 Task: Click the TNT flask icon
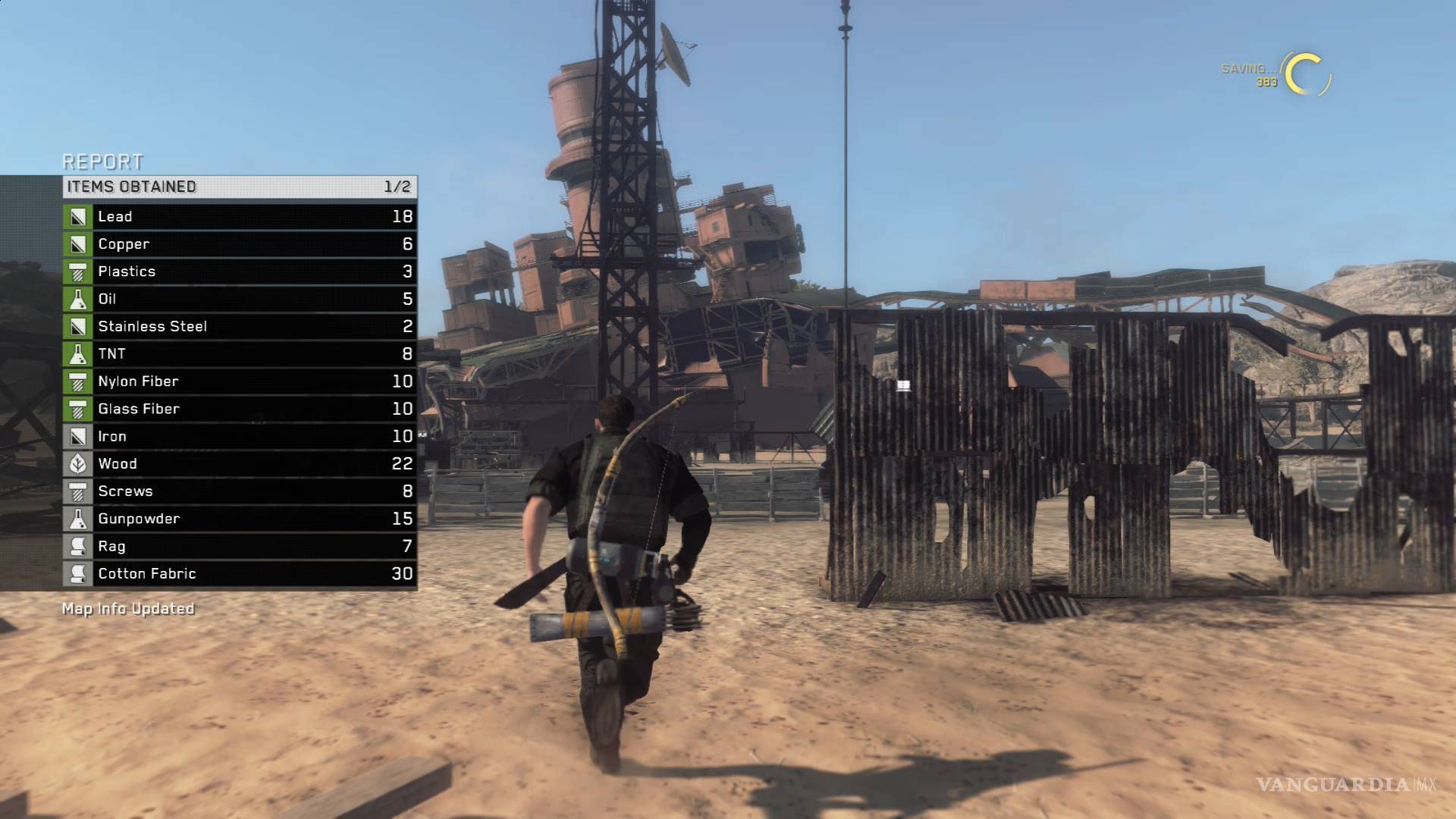click(78, 353)
